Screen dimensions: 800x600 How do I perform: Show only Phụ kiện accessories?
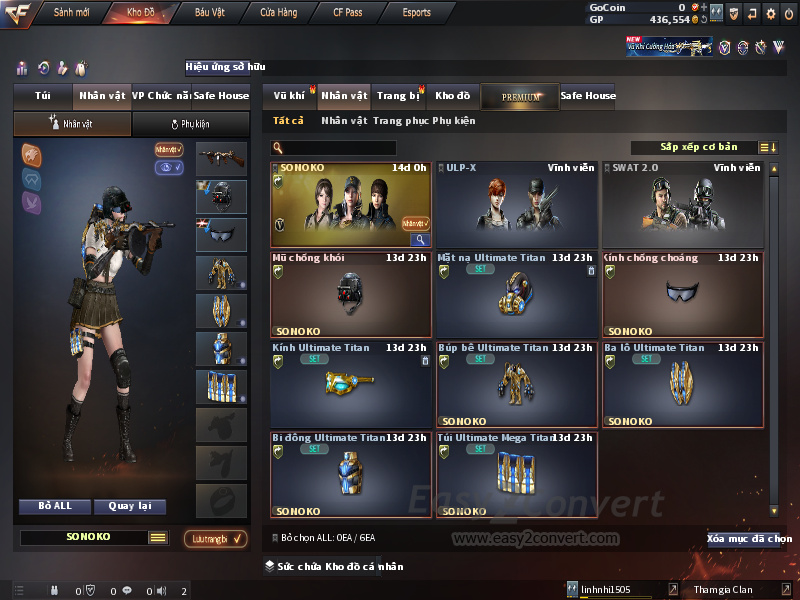(454, 121)
